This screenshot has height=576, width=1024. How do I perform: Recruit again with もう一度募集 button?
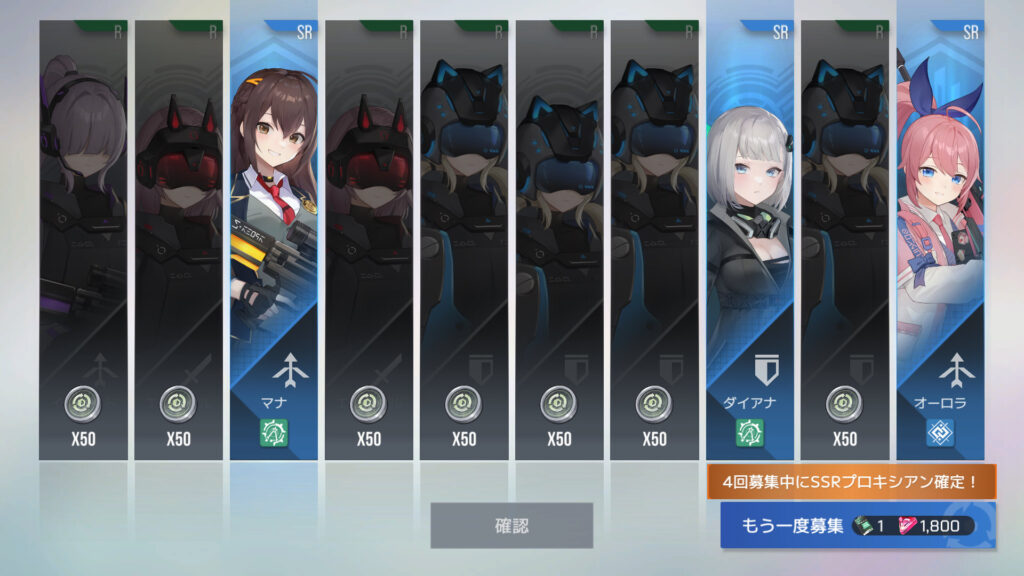click(x=857, y=526)
